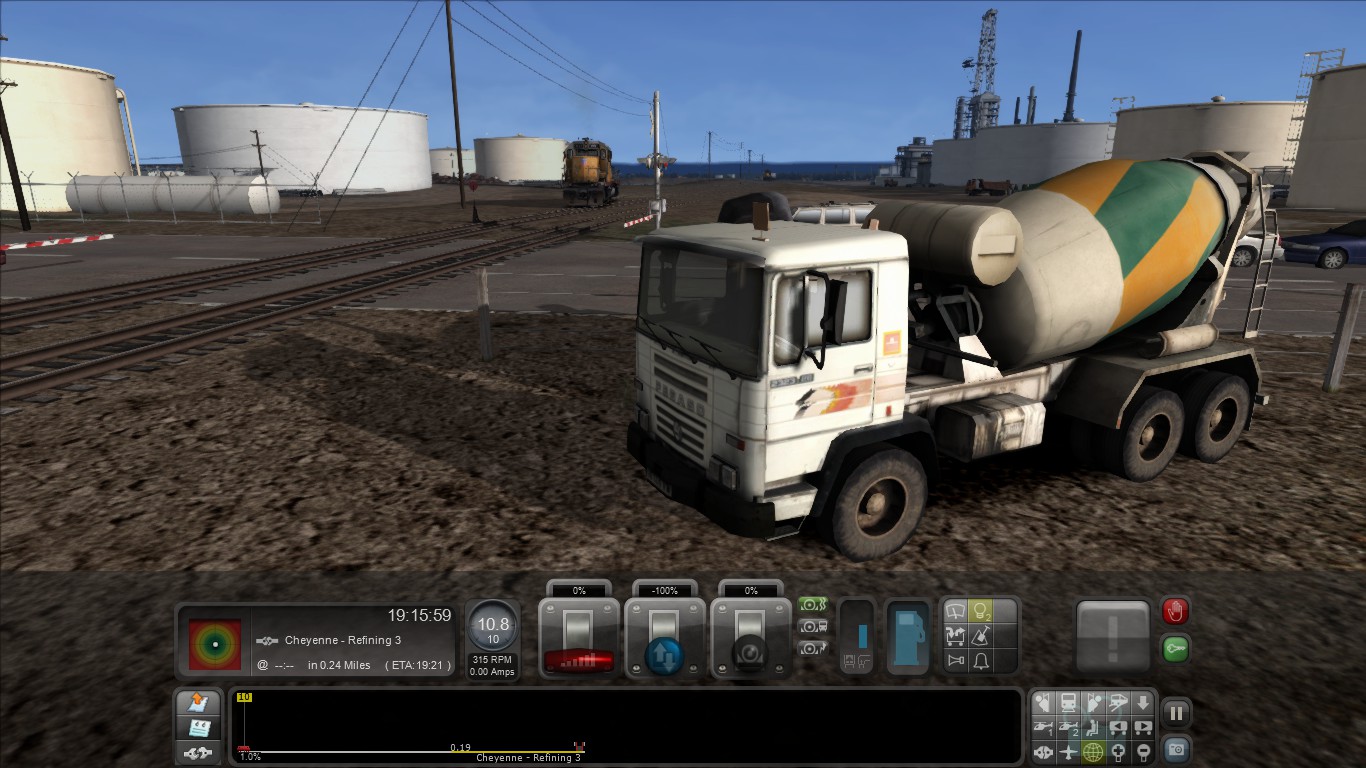Open the task list clipboard button
This screenshot has height=768, width=1366.
pyautogui.click(x=198, y=727)
